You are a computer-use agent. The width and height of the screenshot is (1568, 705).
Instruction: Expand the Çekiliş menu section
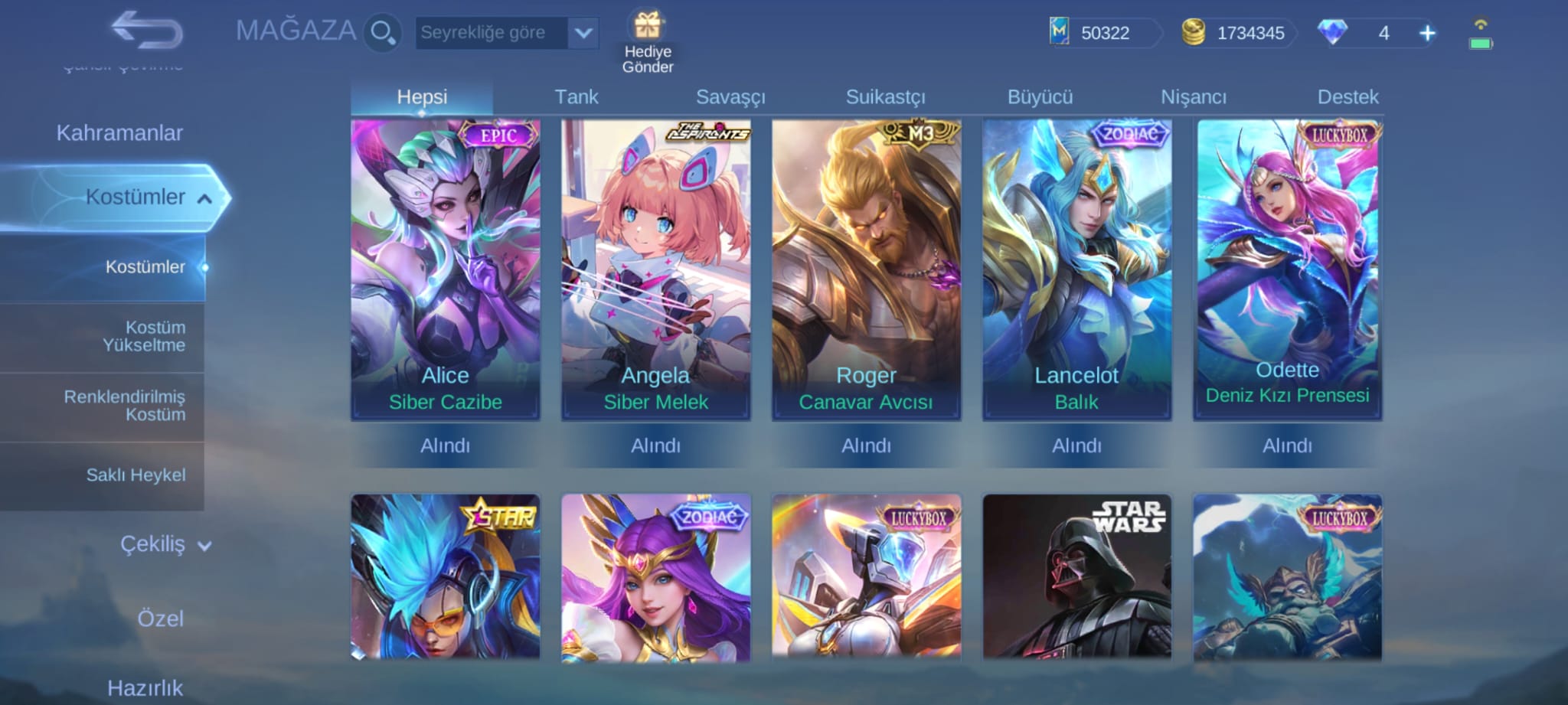(165, 544)
